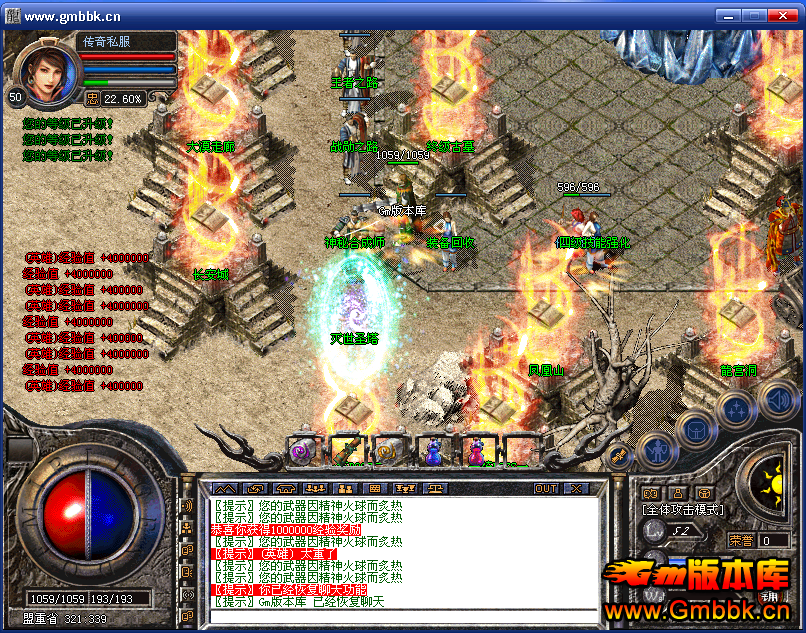
Task: Use the magenta potion in the belt
Action: click(x=476, y=452)
